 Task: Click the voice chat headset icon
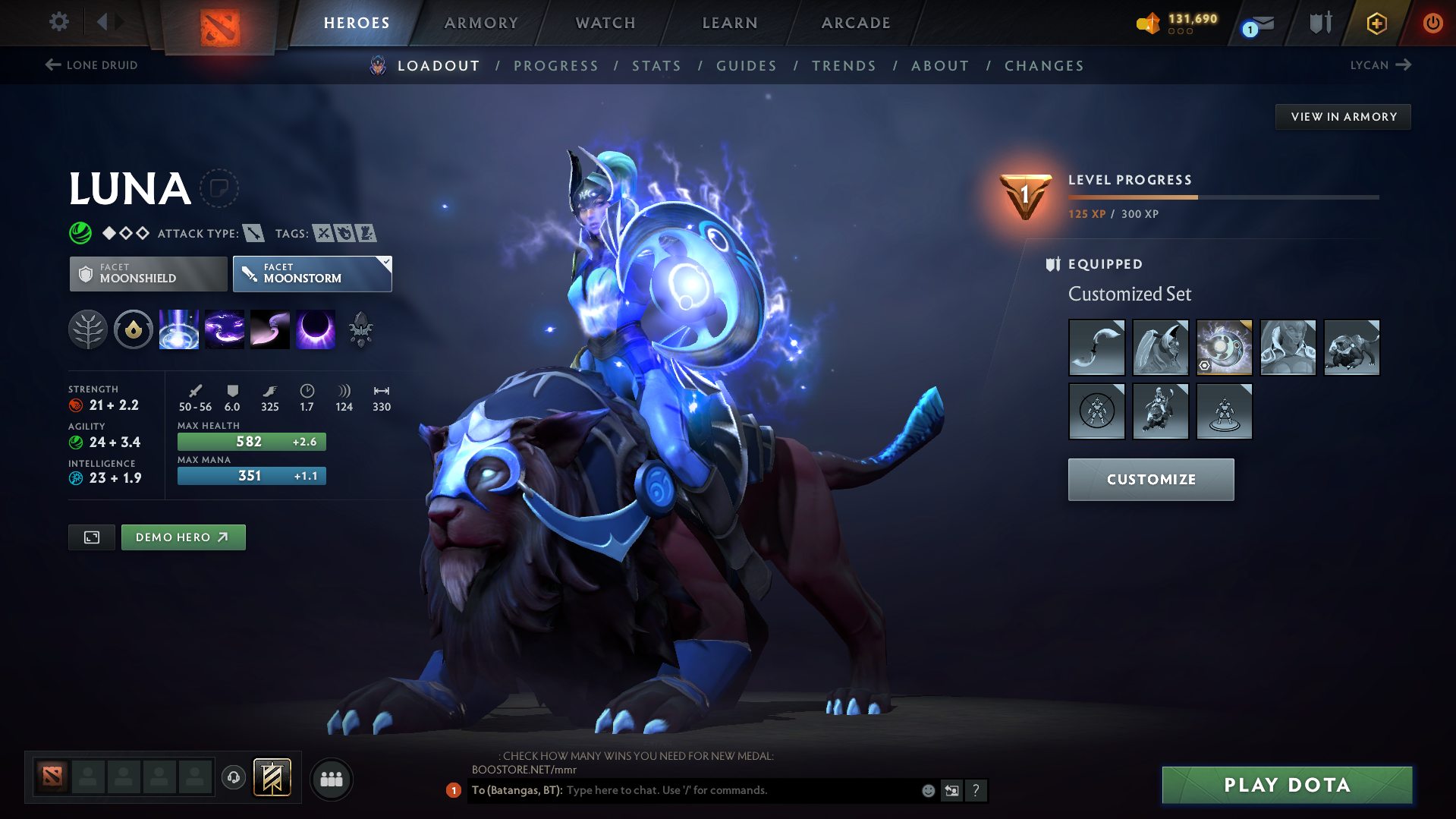(x=233, y=779)
